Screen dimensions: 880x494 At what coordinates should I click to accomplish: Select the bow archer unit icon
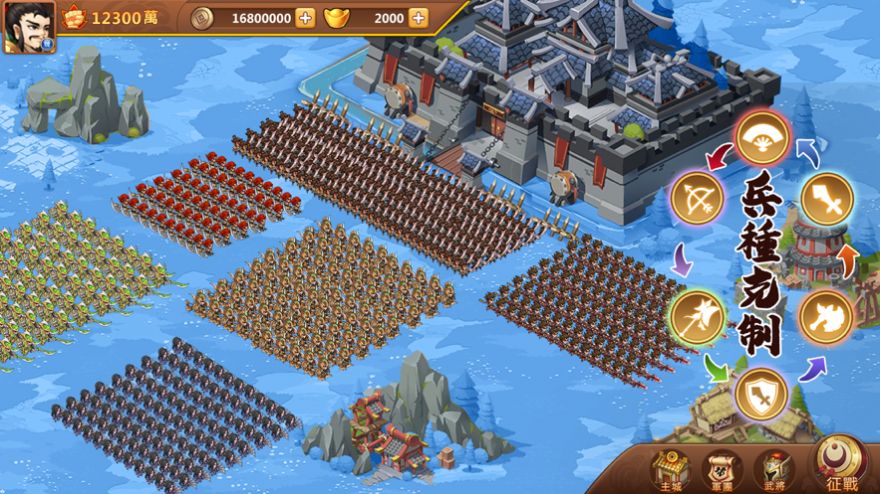coord(696,200)
